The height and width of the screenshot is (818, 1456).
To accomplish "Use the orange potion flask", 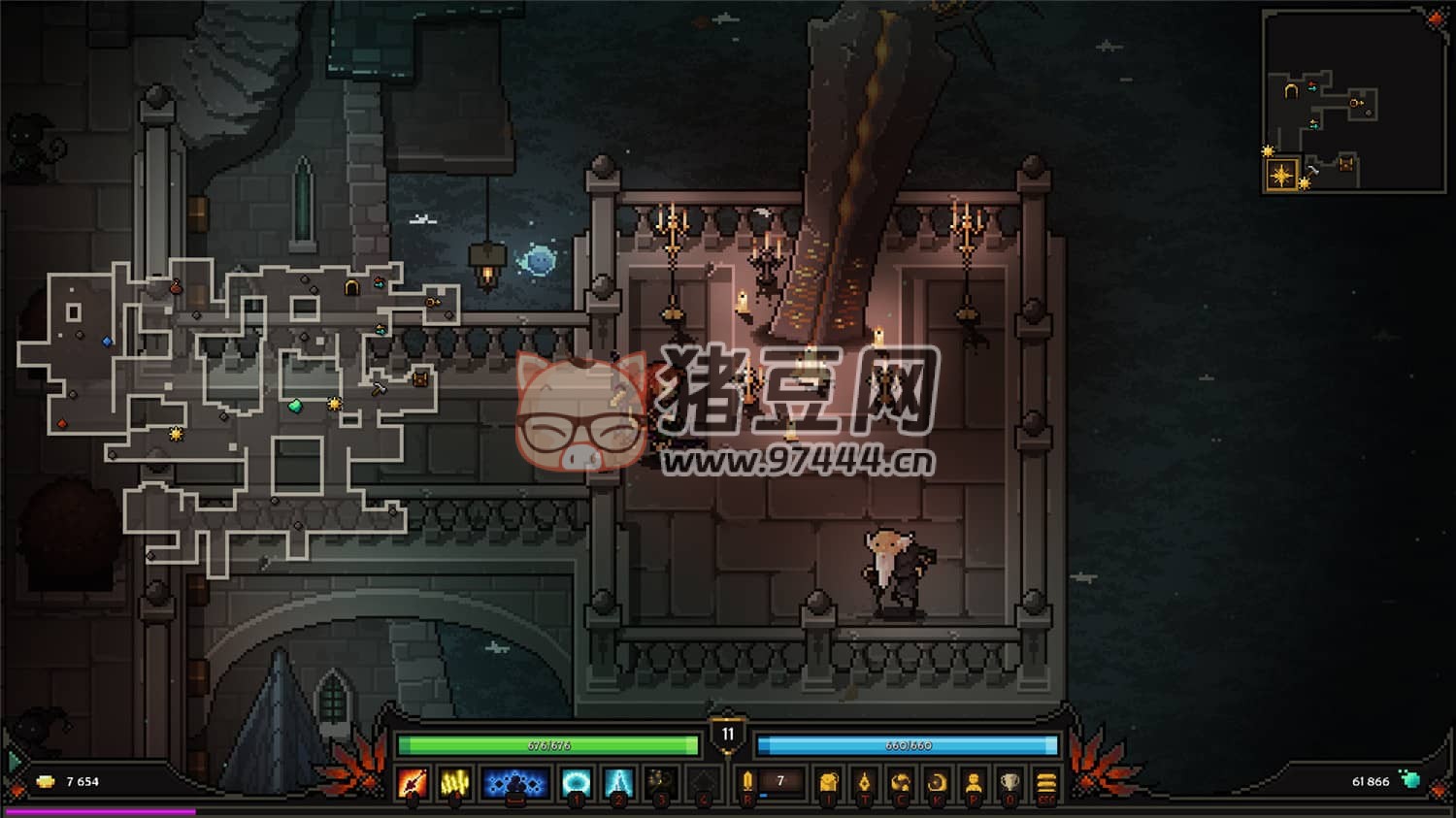I will pyautogui.click(x=747, y=782).
